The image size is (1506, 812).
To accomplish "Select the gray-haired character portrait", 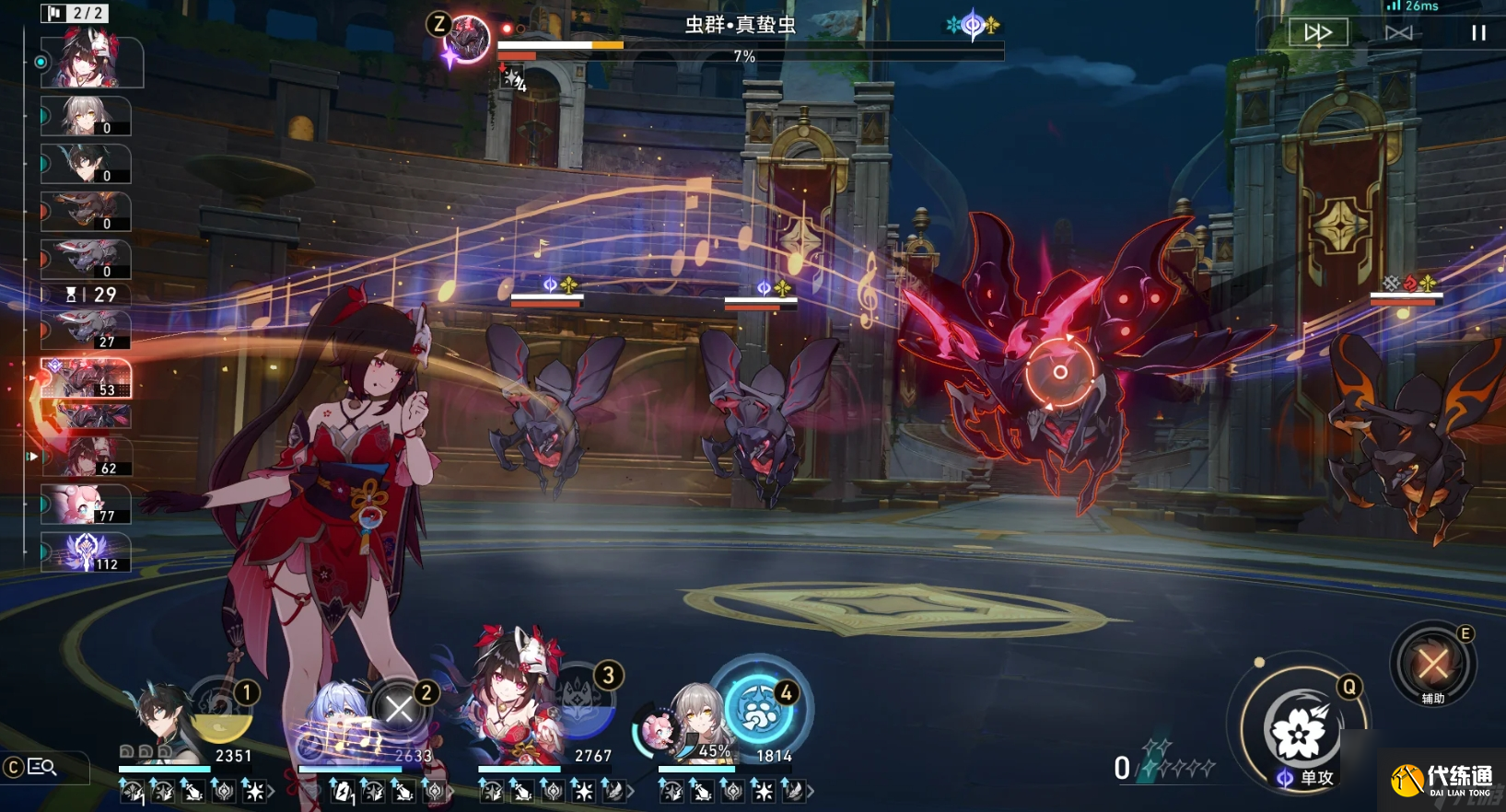I will coord(697,723).
